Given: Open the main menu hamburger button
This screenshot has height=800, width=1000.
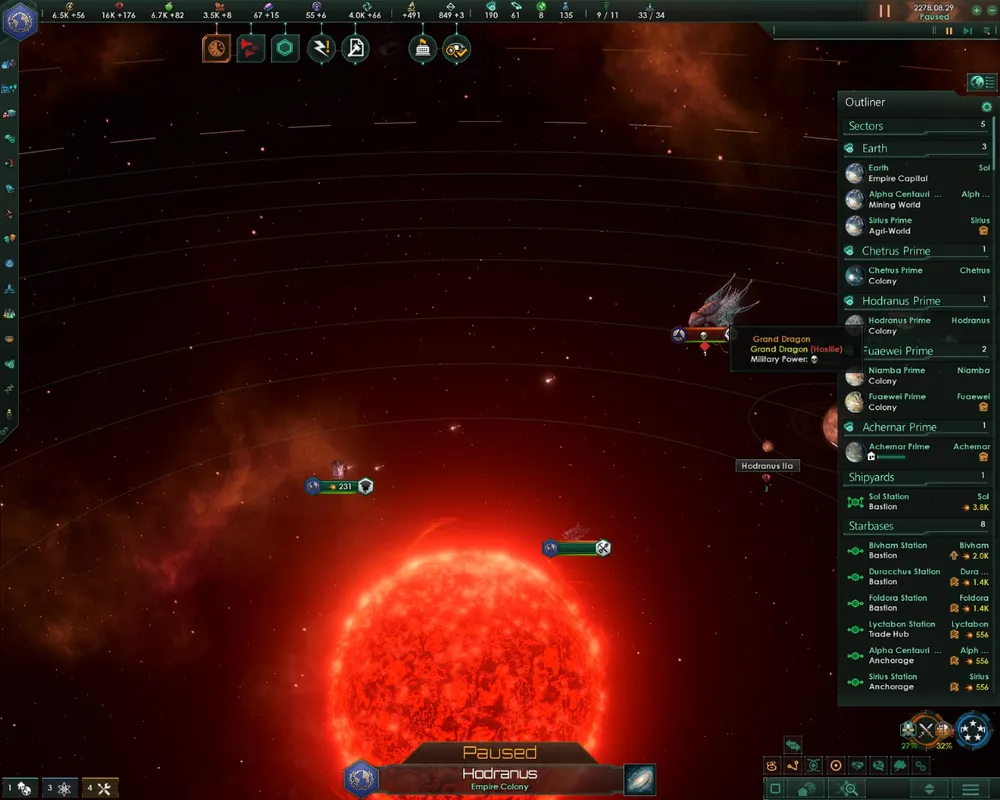Looking at the screenshot, I should tap(970, 789).
